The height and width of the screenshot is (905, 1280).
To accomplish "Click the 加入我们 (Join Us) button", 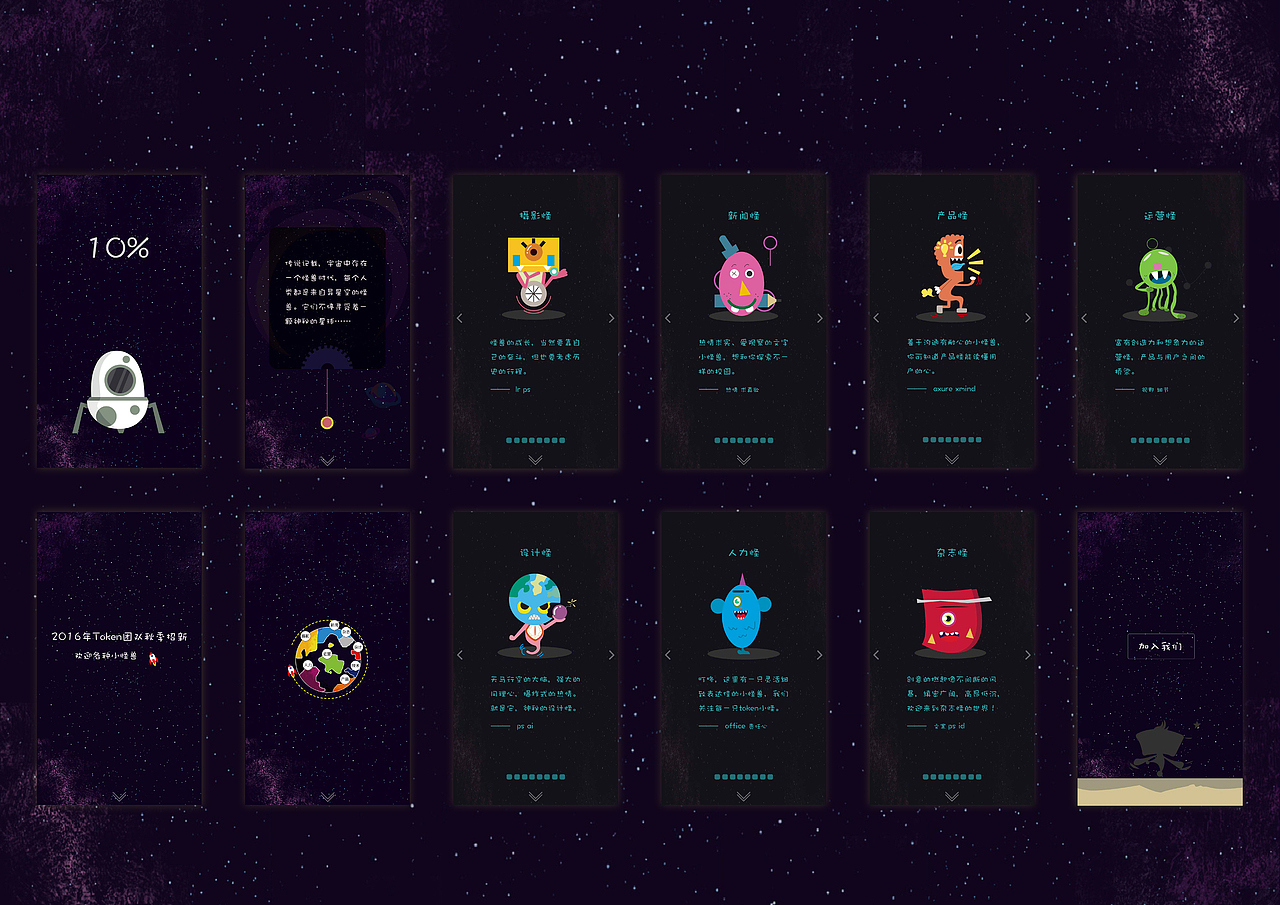I will click(1159, 647).
